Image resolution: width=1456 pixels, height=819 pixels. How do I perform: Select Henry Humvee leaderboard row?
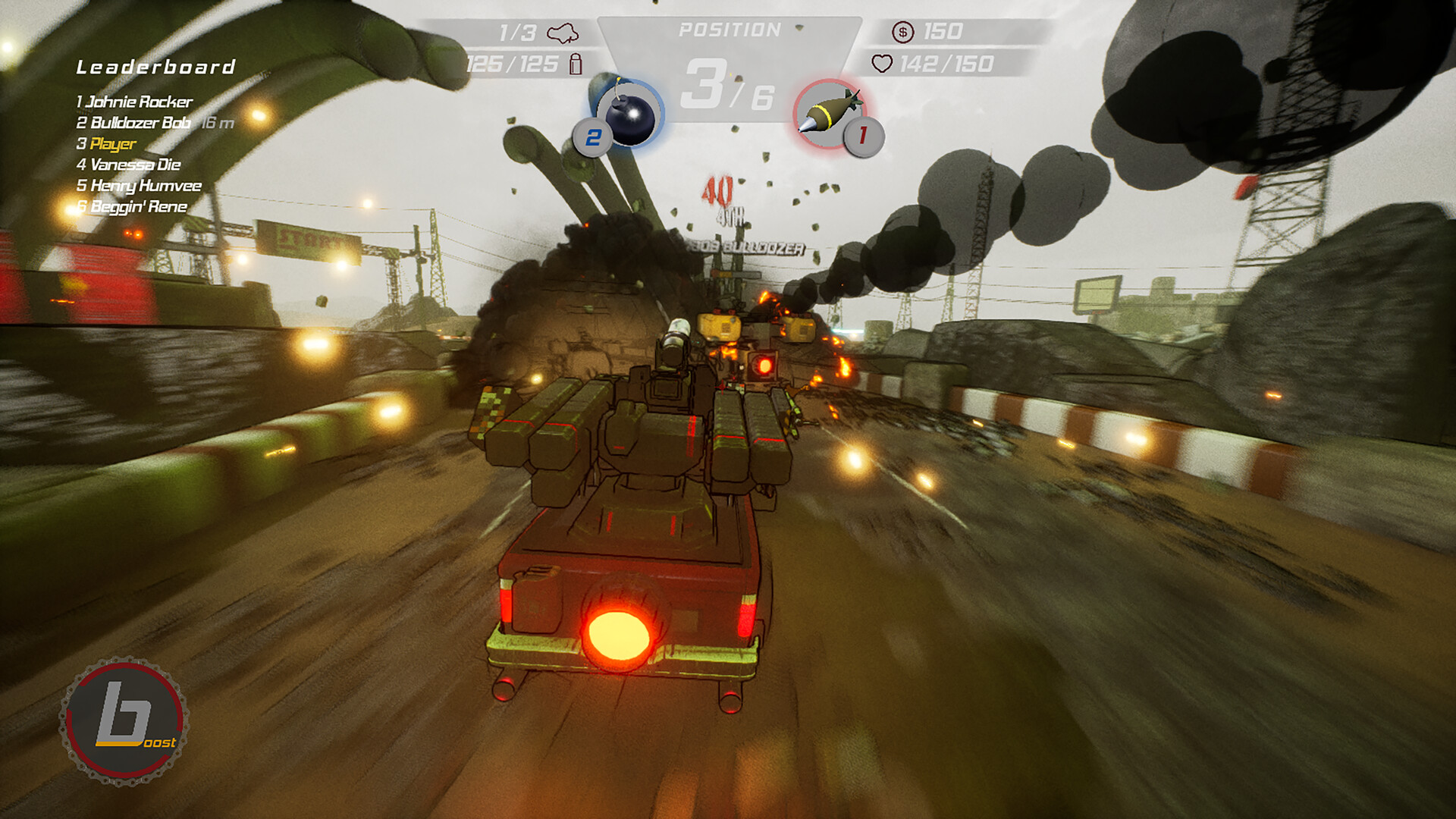(x=140, y=186)
